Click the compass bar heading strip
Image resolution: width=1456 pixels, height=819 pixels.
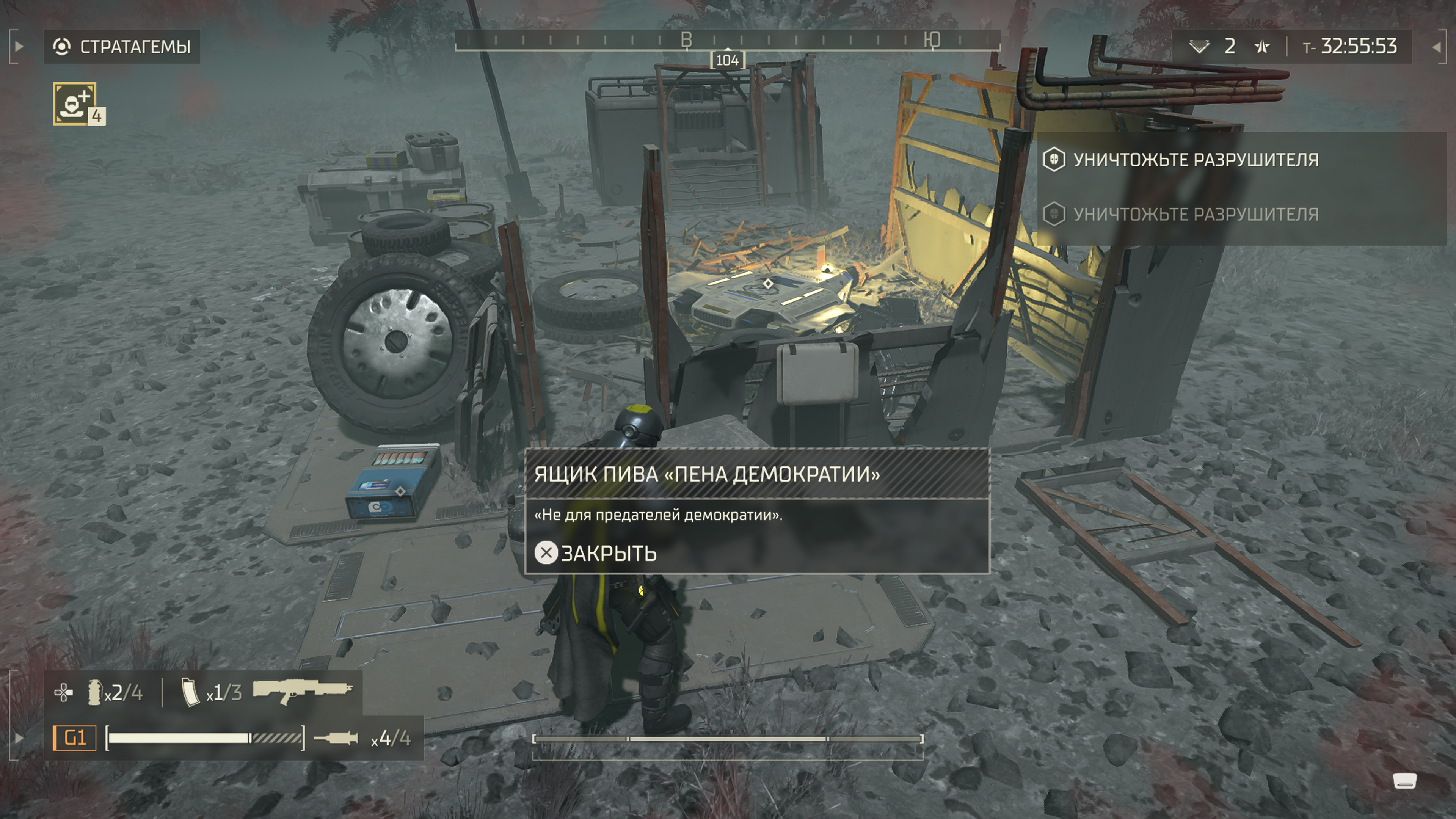point(728,40)
